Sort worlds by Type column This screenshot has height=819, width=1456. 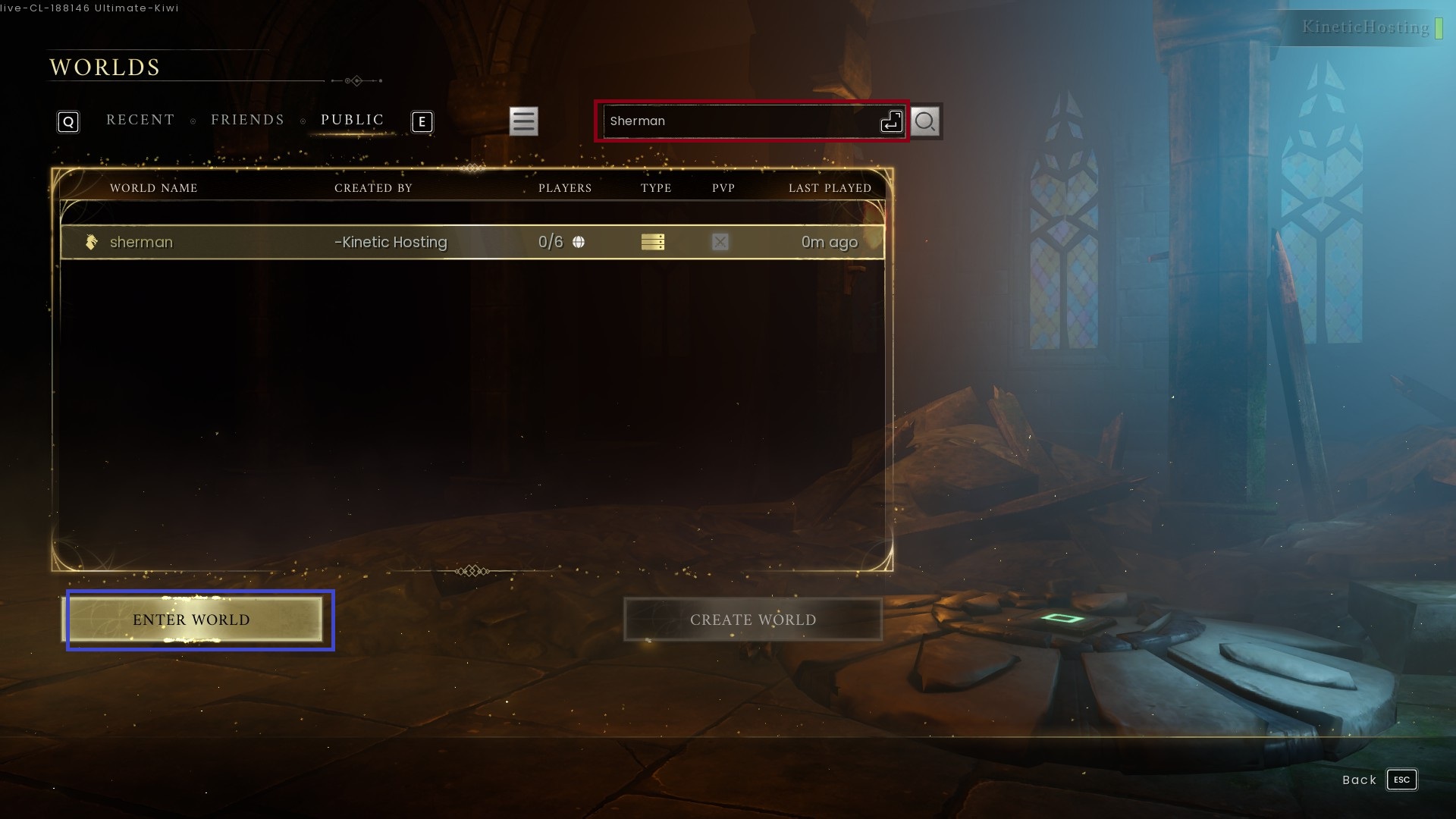655,188
